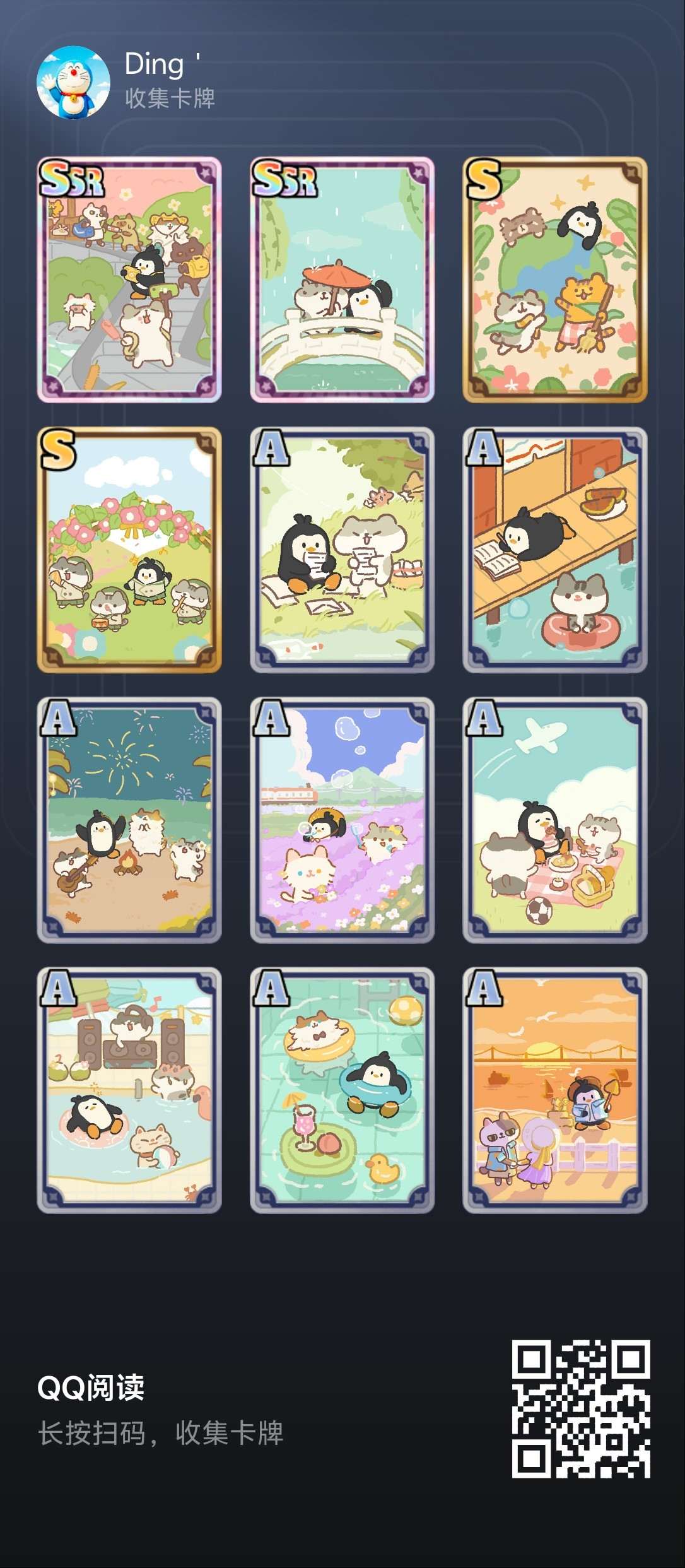The width and height of the screenshot is (685, 1568).
Task: Choose the A fireworks beach campfire card
Action: point(129,820)
